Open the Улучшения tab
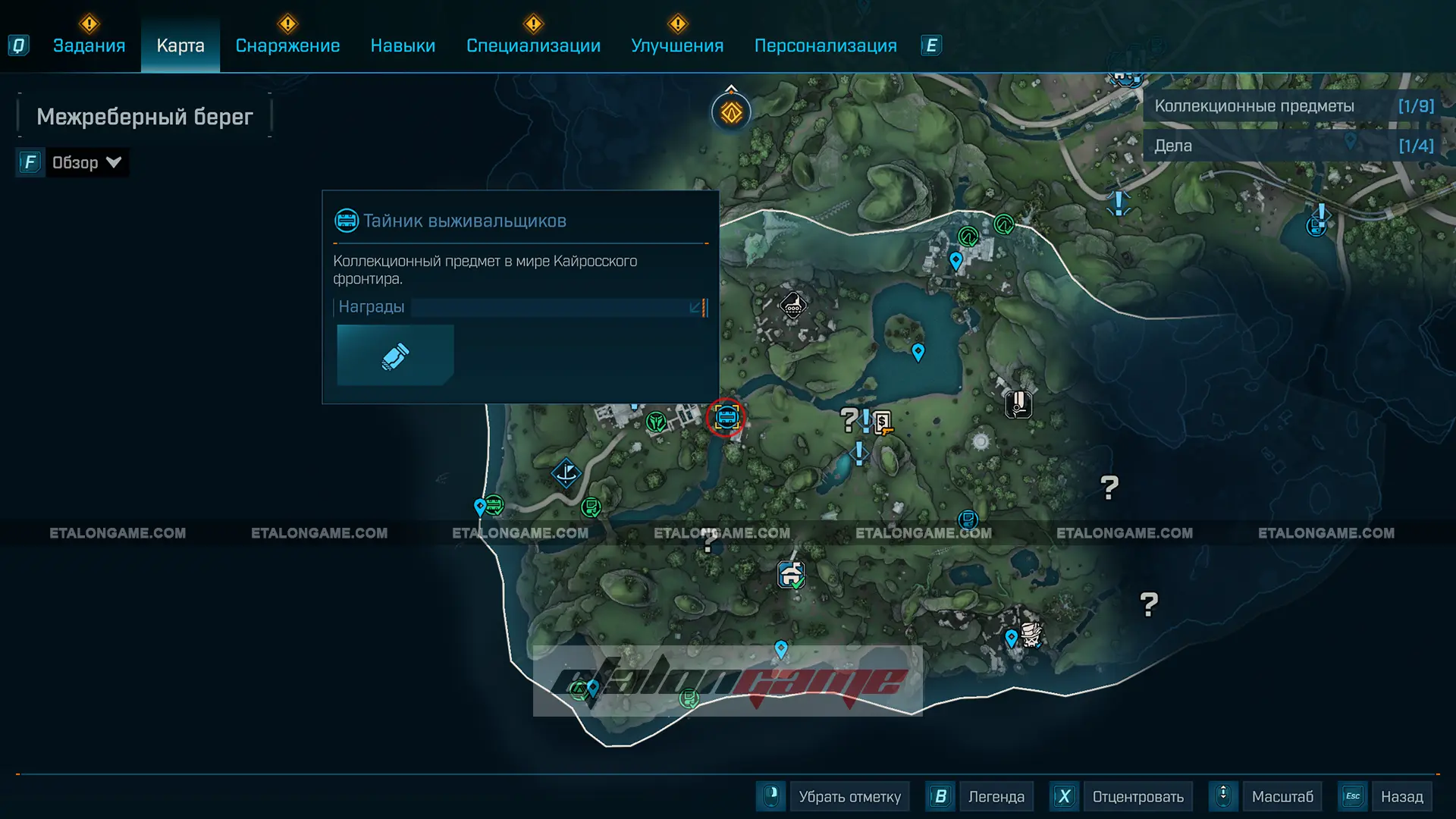The height and width of the screenshot is (819, 1456). [x=677, y=45]
